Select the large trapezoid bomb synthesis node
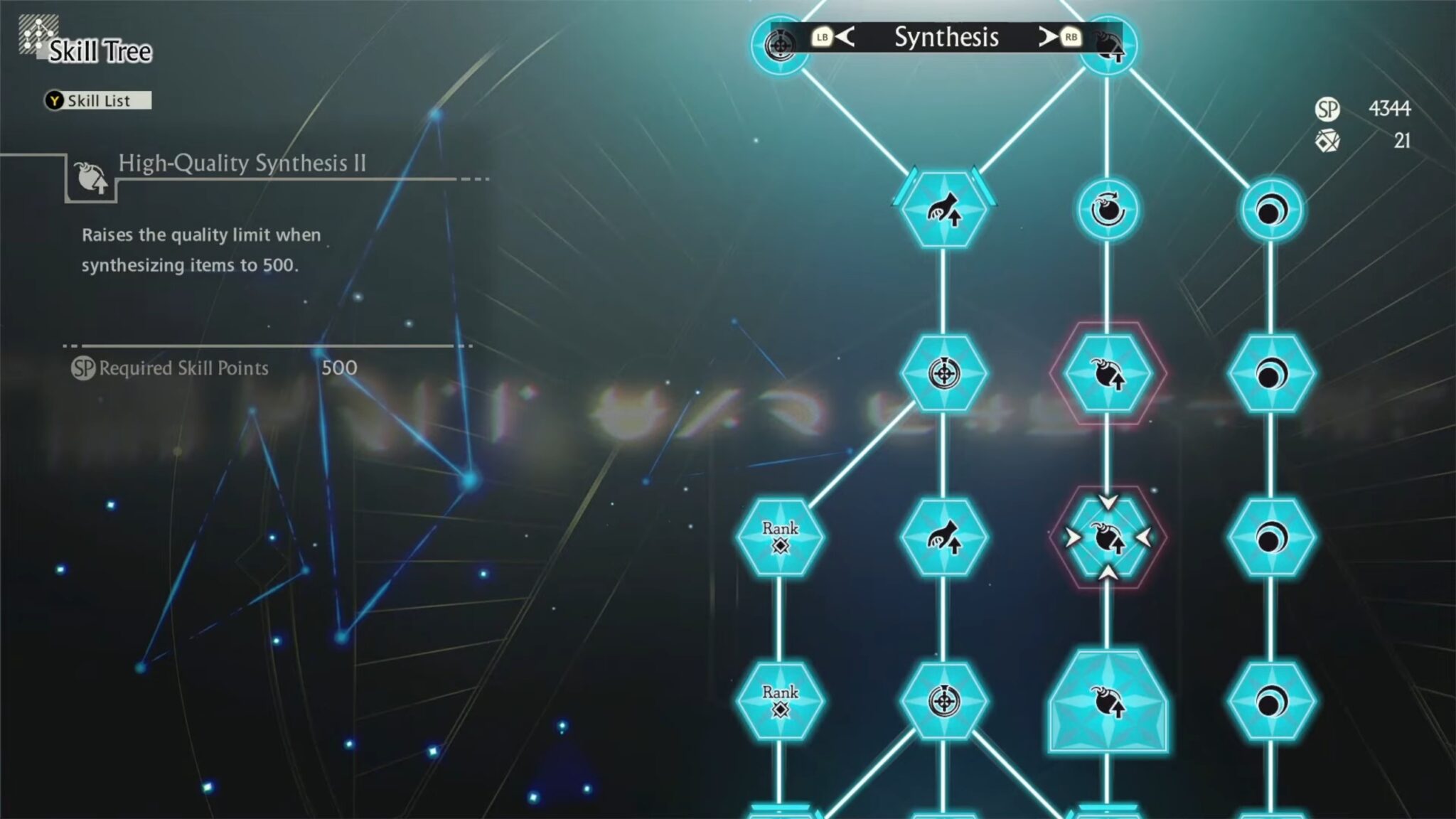The image size is (1456, 819). pos(1108,700)
